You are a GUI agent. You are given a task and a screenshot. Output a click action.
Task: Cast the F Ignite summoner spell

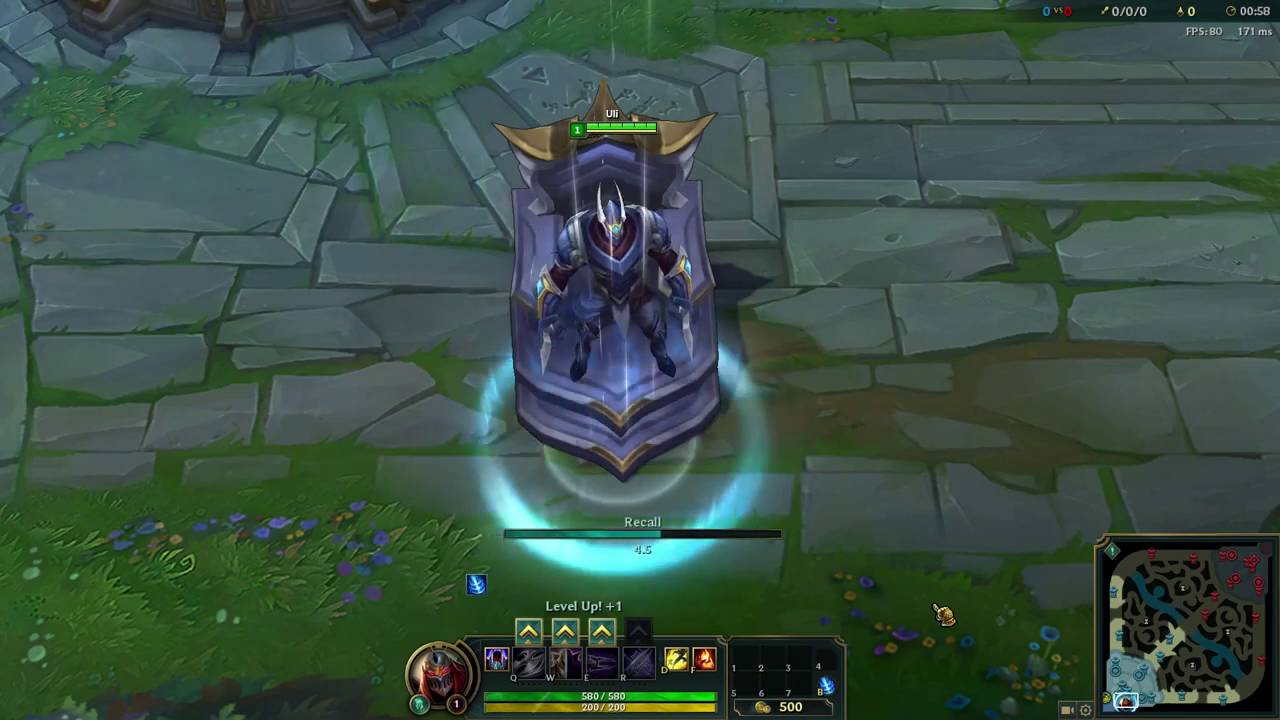(705, 659)
